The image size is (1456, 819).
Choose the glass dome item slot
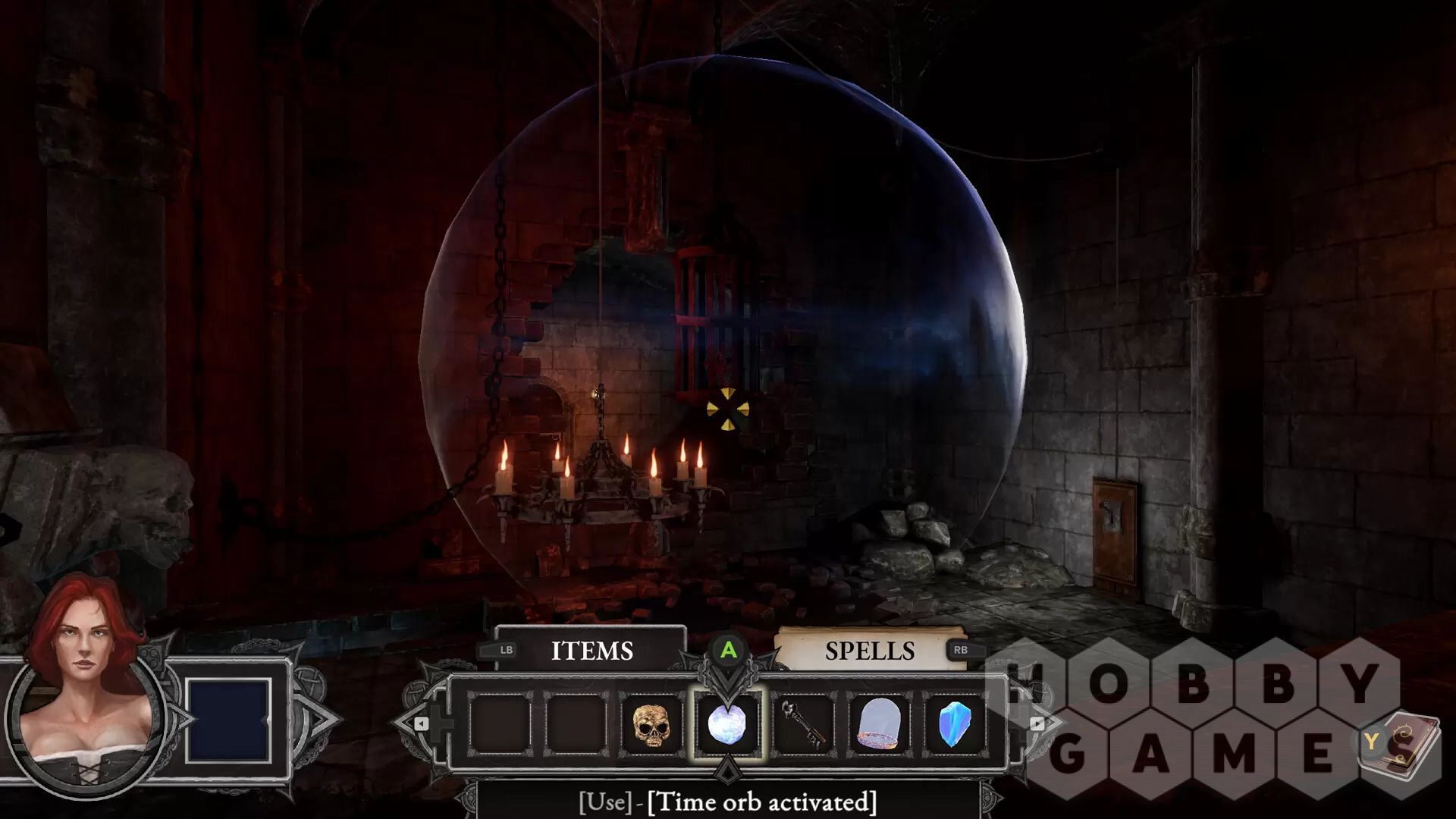tap(879, 725)
